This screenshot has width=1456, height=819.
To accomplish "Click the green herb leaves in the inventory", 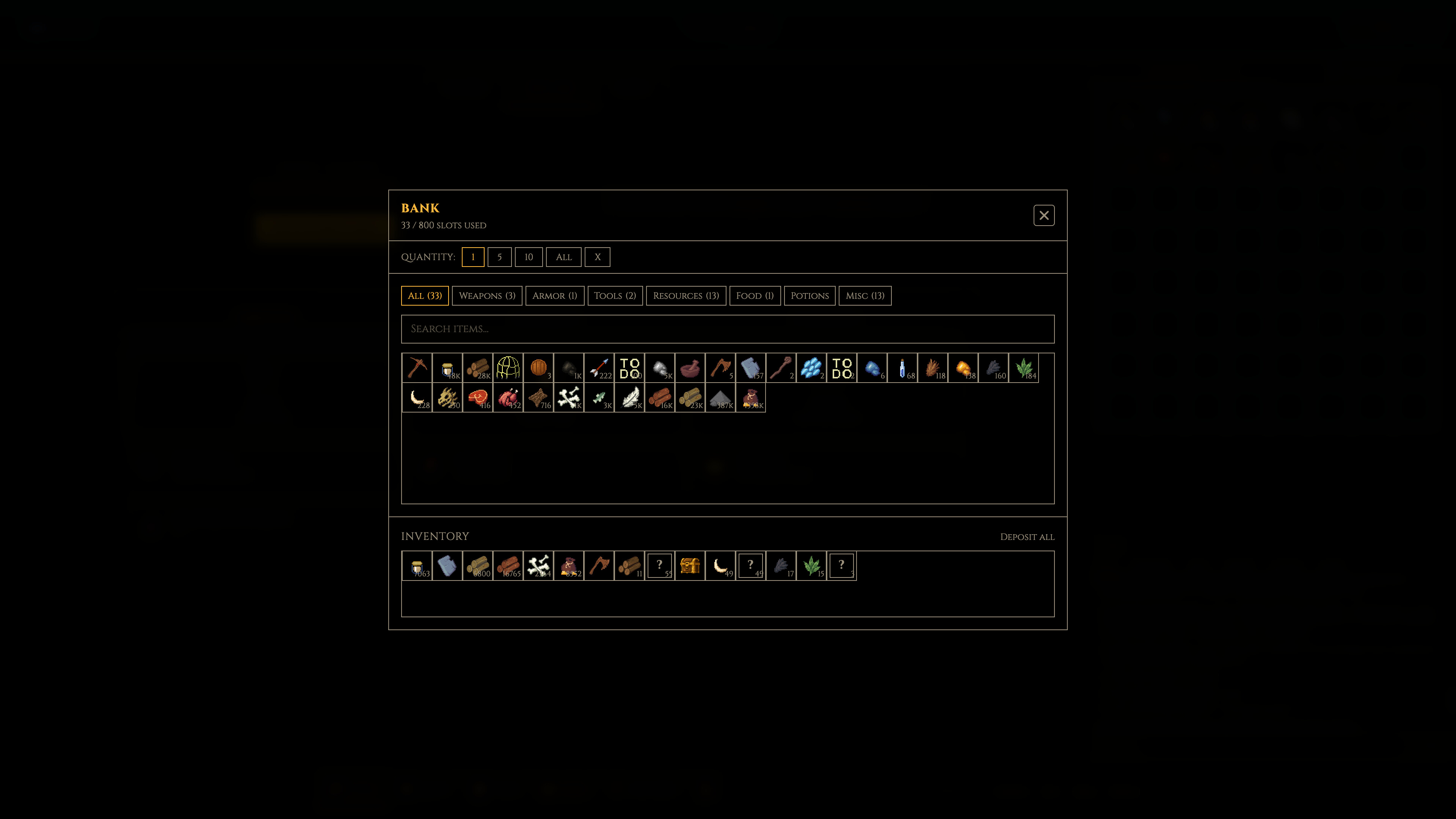I will coord(812,566).
